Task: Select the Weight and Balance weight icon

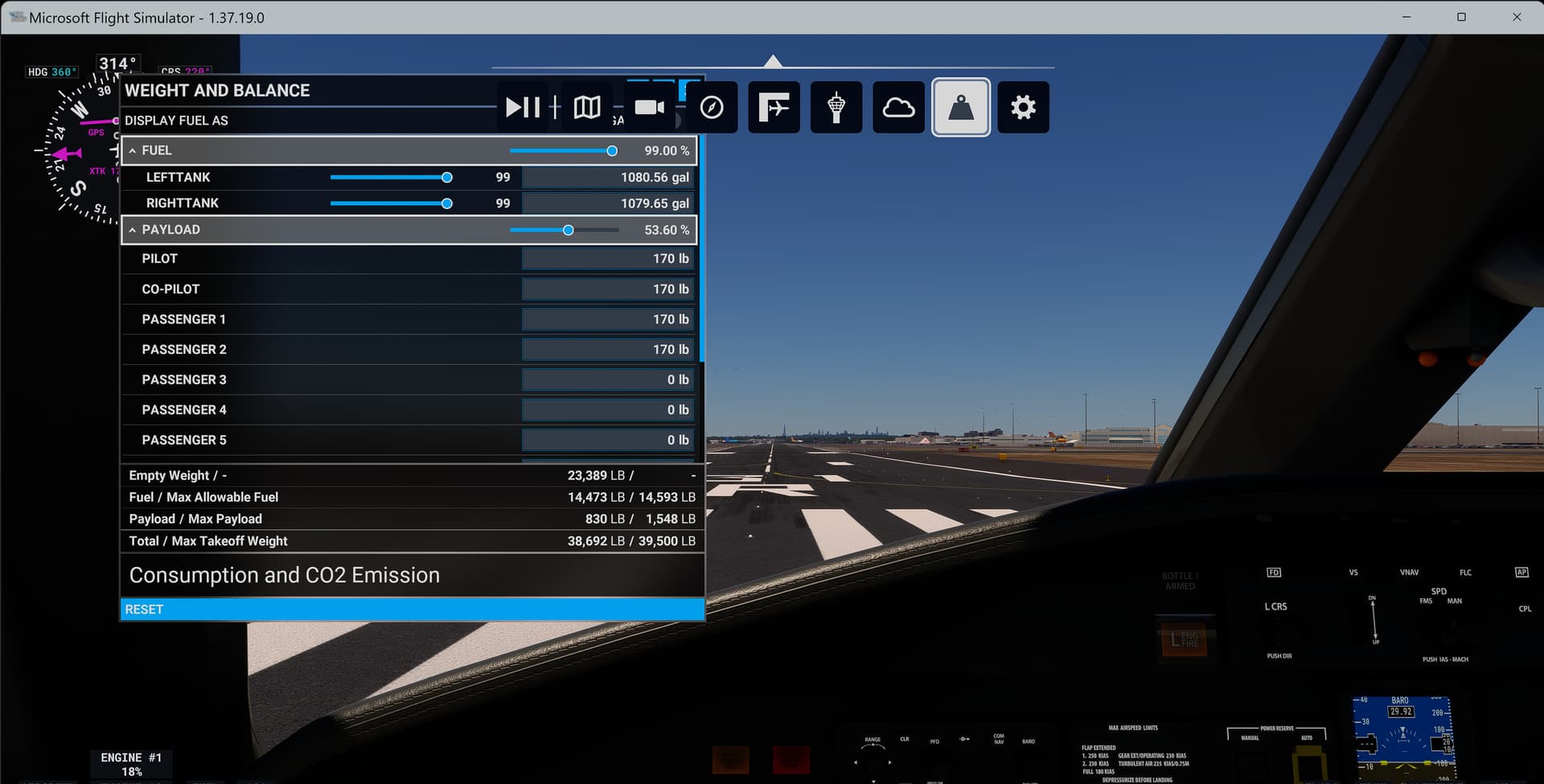Action: 960,107
